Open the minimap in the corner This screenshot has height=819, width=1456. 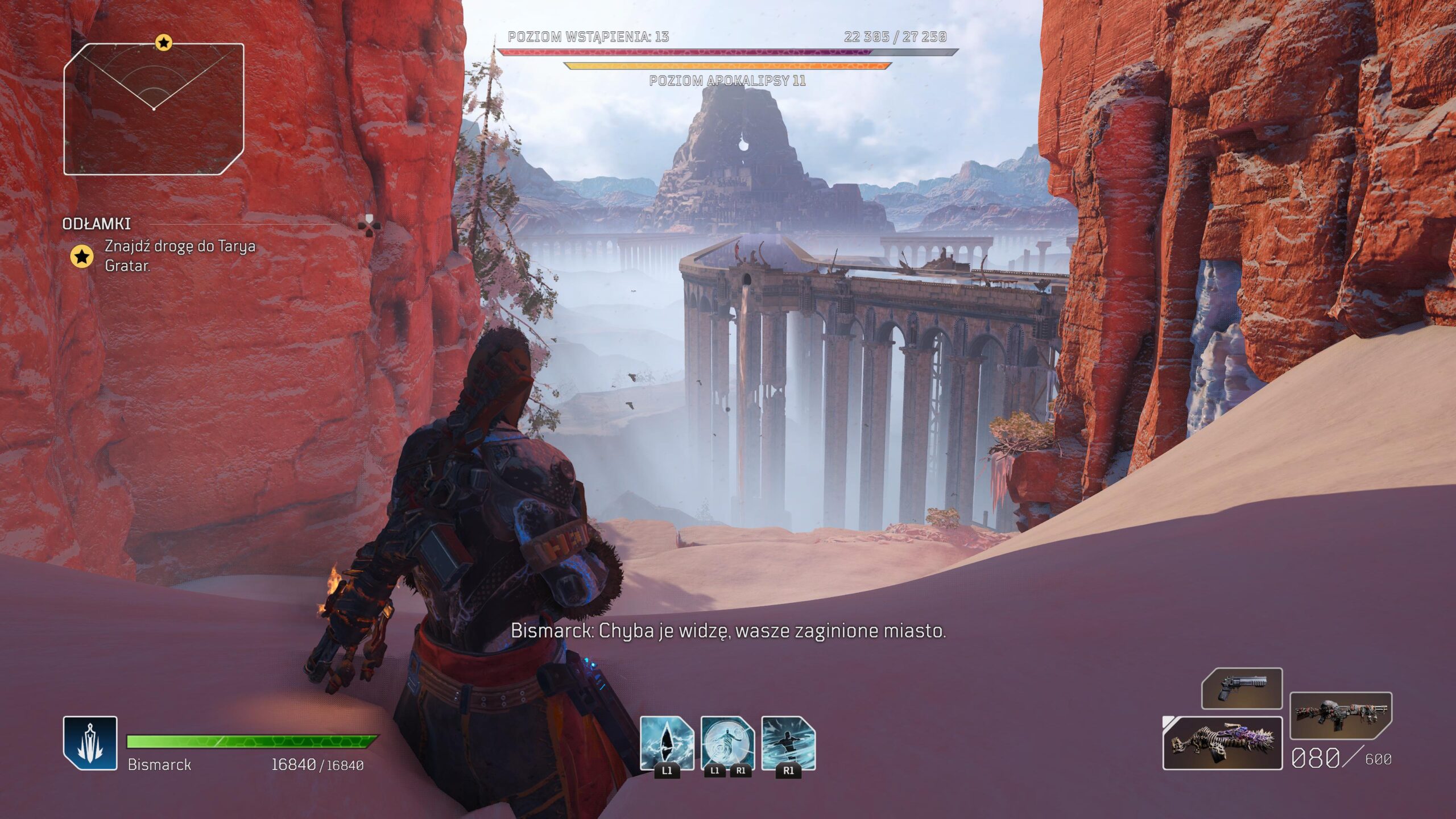(x=154, y=109)
